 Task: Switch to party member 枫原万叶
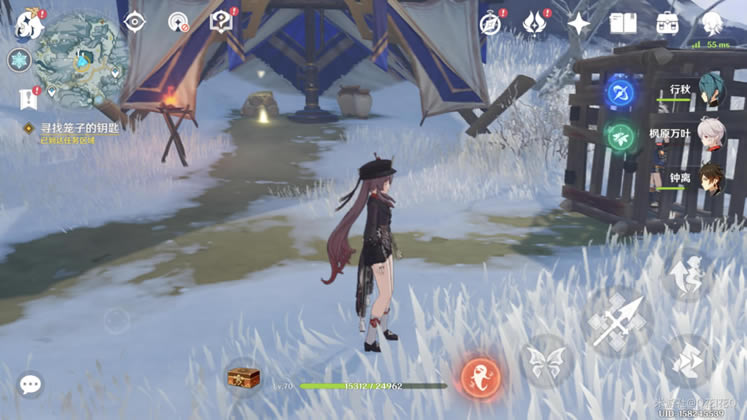(710, 134)
